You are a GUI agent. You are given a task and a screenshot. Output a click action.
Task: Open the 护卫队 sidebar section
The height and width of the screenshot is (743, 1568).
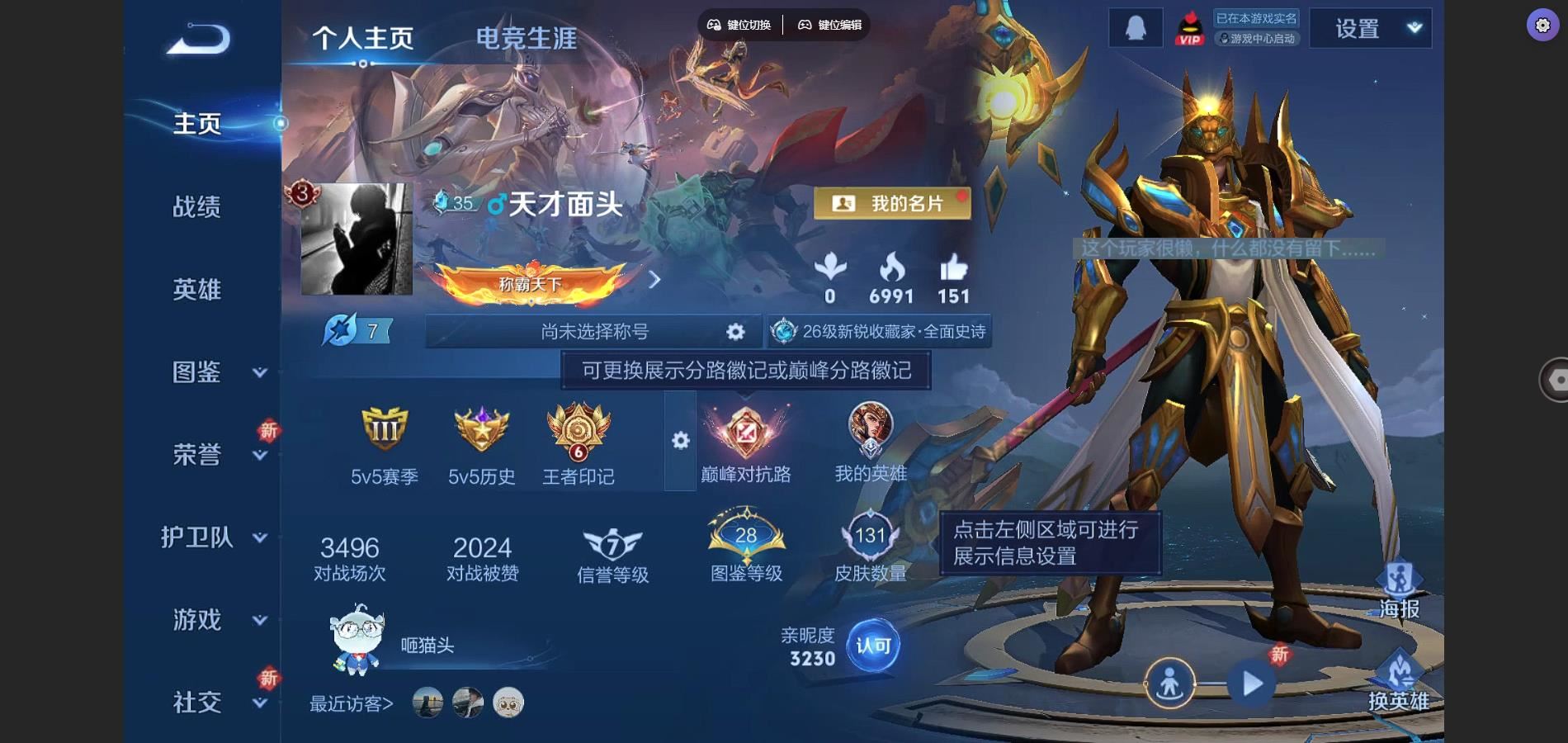point(213,537)
